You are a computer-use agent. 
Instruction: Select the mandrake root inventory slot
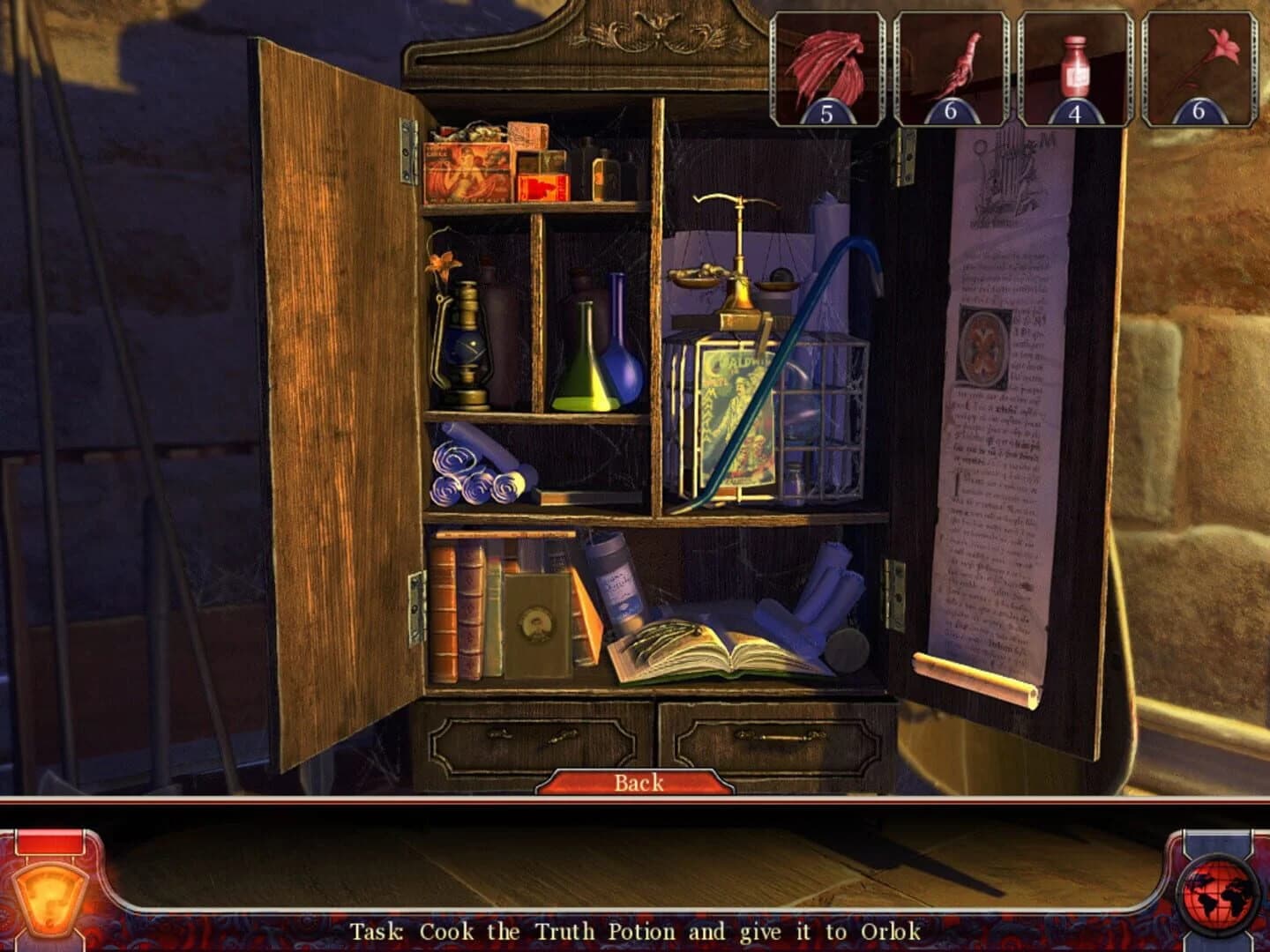(x=951, y=66)
